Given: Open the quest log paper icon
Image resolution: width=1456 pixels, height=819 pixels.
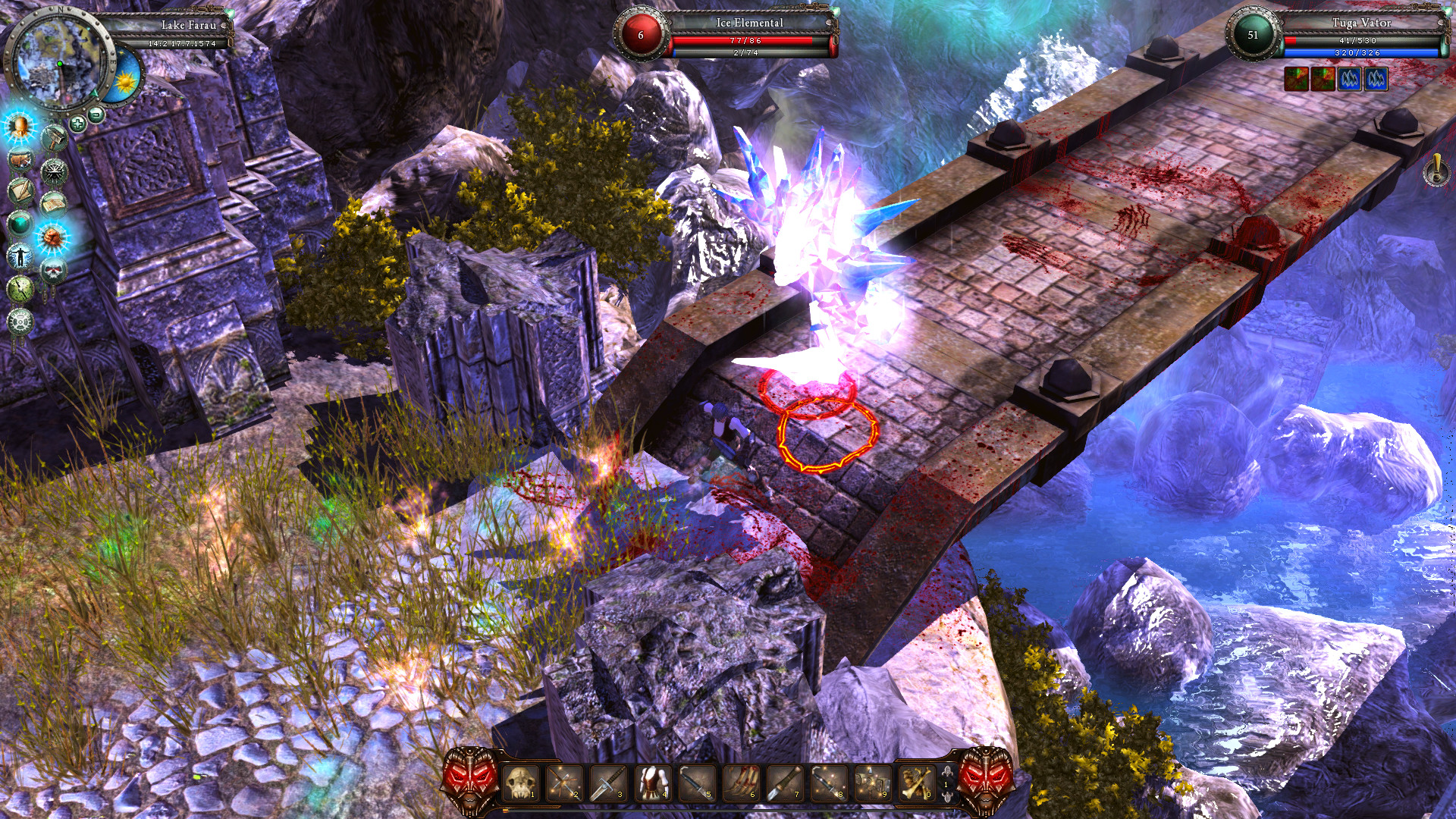Looking at the screenshot, I should [x=20, y=190].
